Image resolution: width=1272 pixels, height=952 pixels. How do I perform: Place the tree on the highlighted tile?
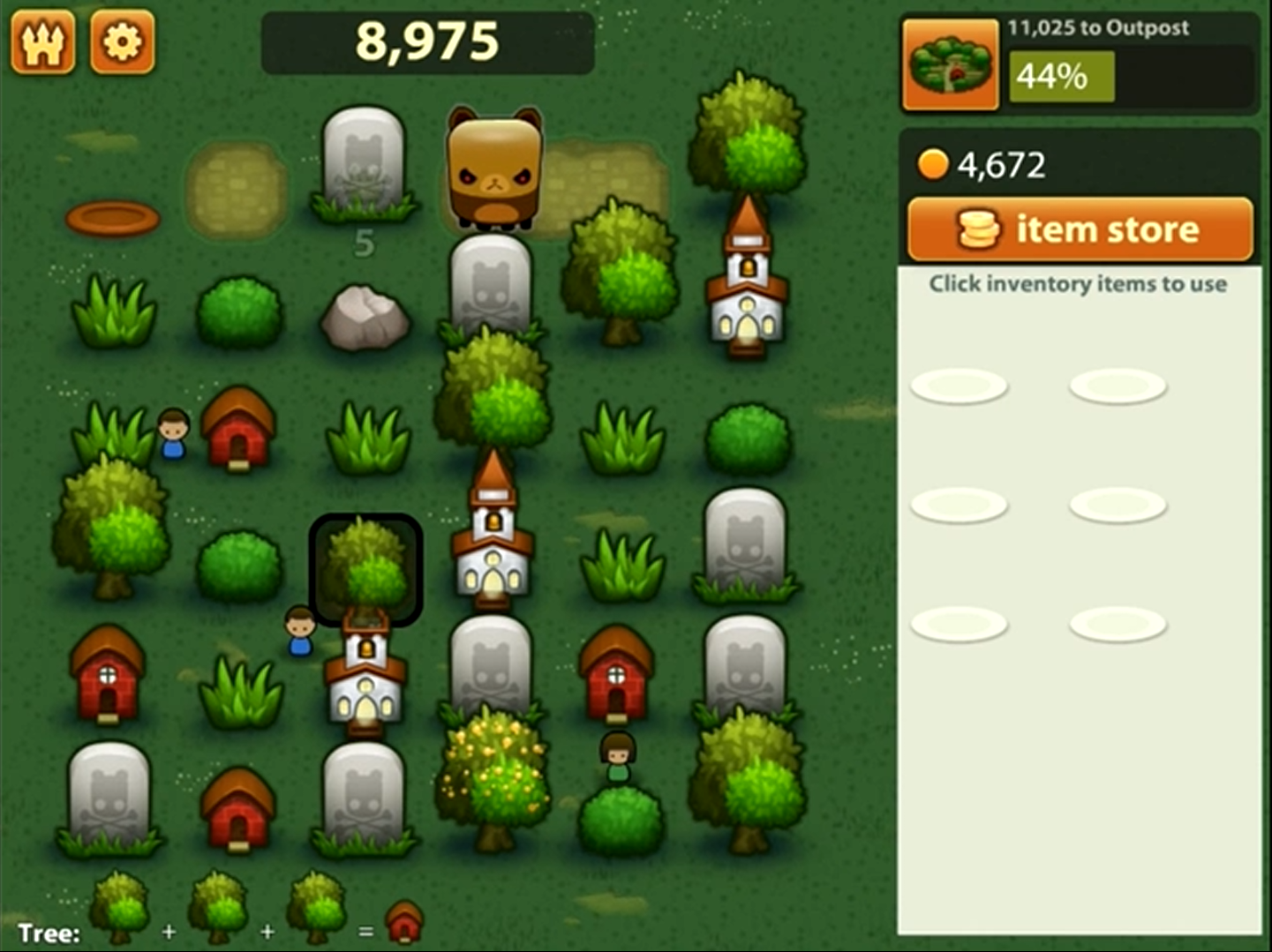[x=365, y=569]
